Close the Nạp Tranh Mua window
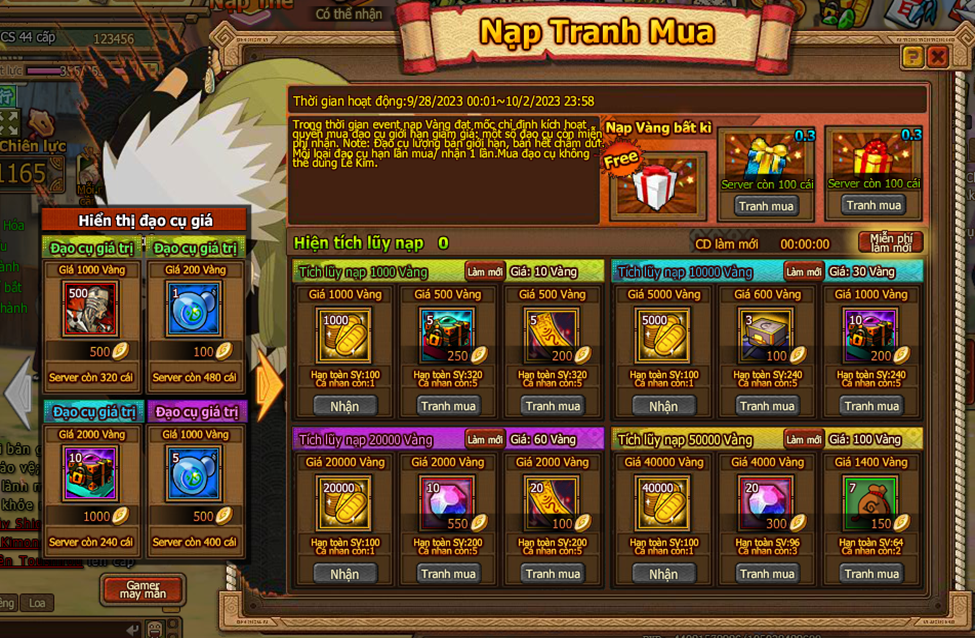975x638 pixels. (x=937, y=57)
